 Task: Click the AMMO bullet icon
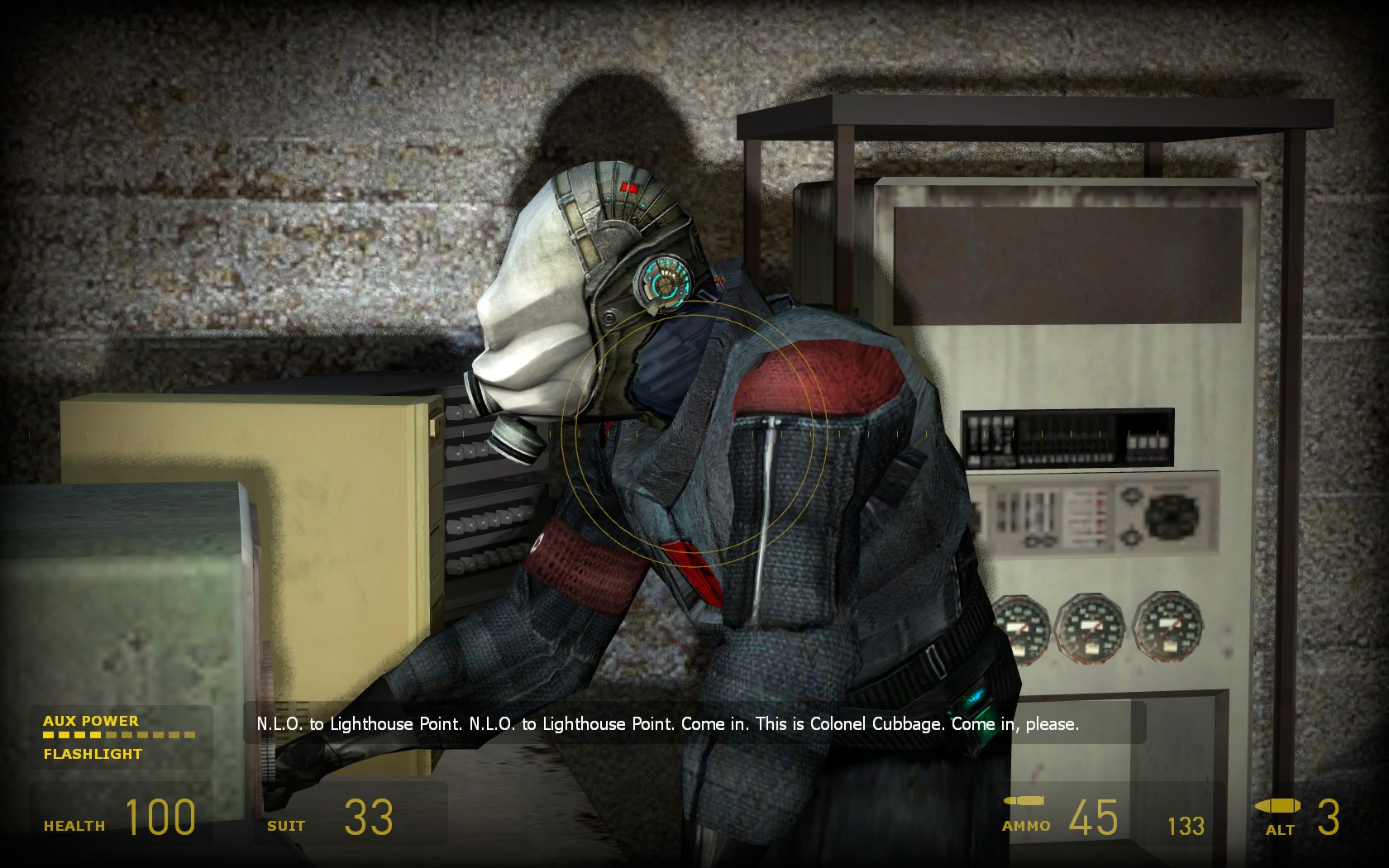pos(1023,802)
